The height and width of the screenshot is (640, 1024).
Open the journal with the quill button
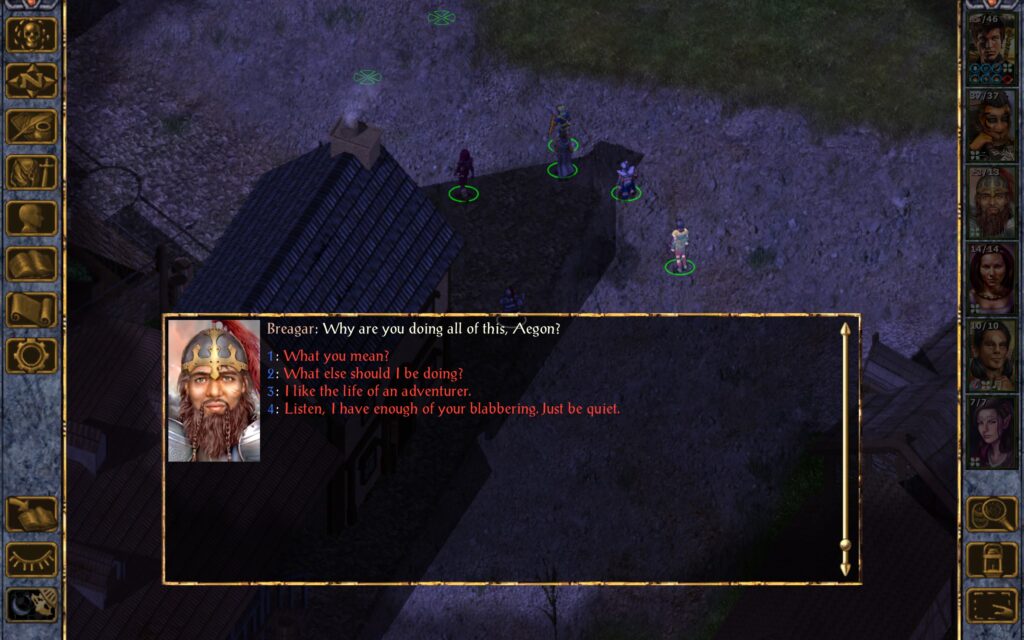pos(32,127)
